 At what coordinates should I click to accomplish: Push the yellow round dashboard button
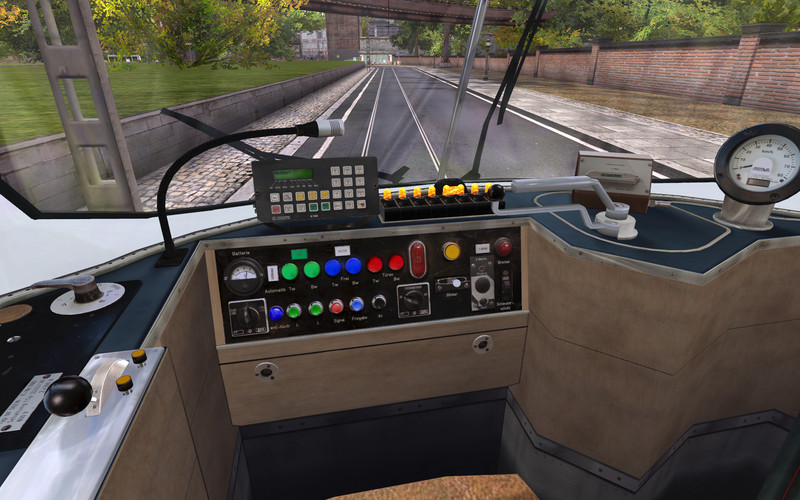coord(452,250)
